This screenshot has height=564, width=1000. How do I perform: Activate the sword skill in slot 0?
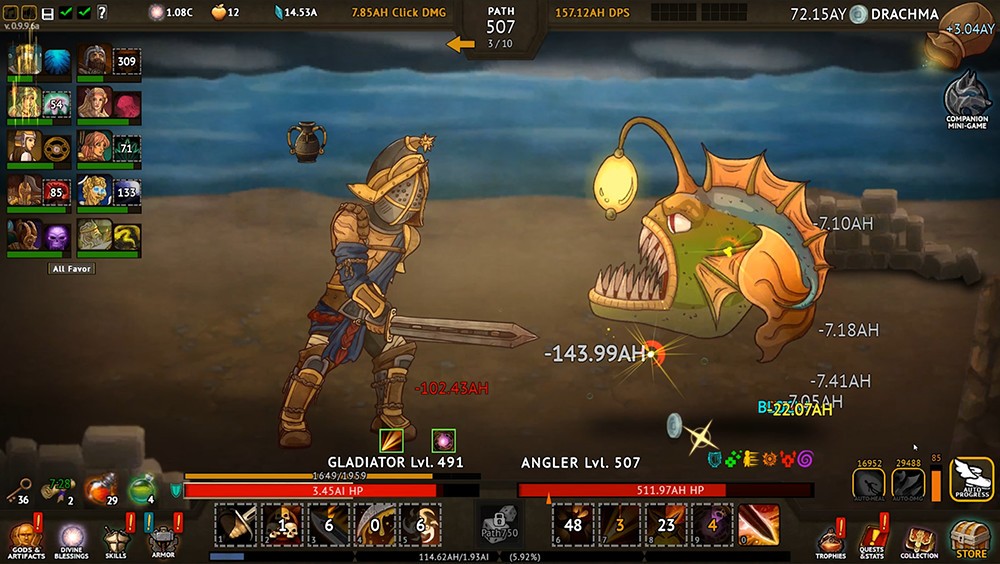click(758, 525)
